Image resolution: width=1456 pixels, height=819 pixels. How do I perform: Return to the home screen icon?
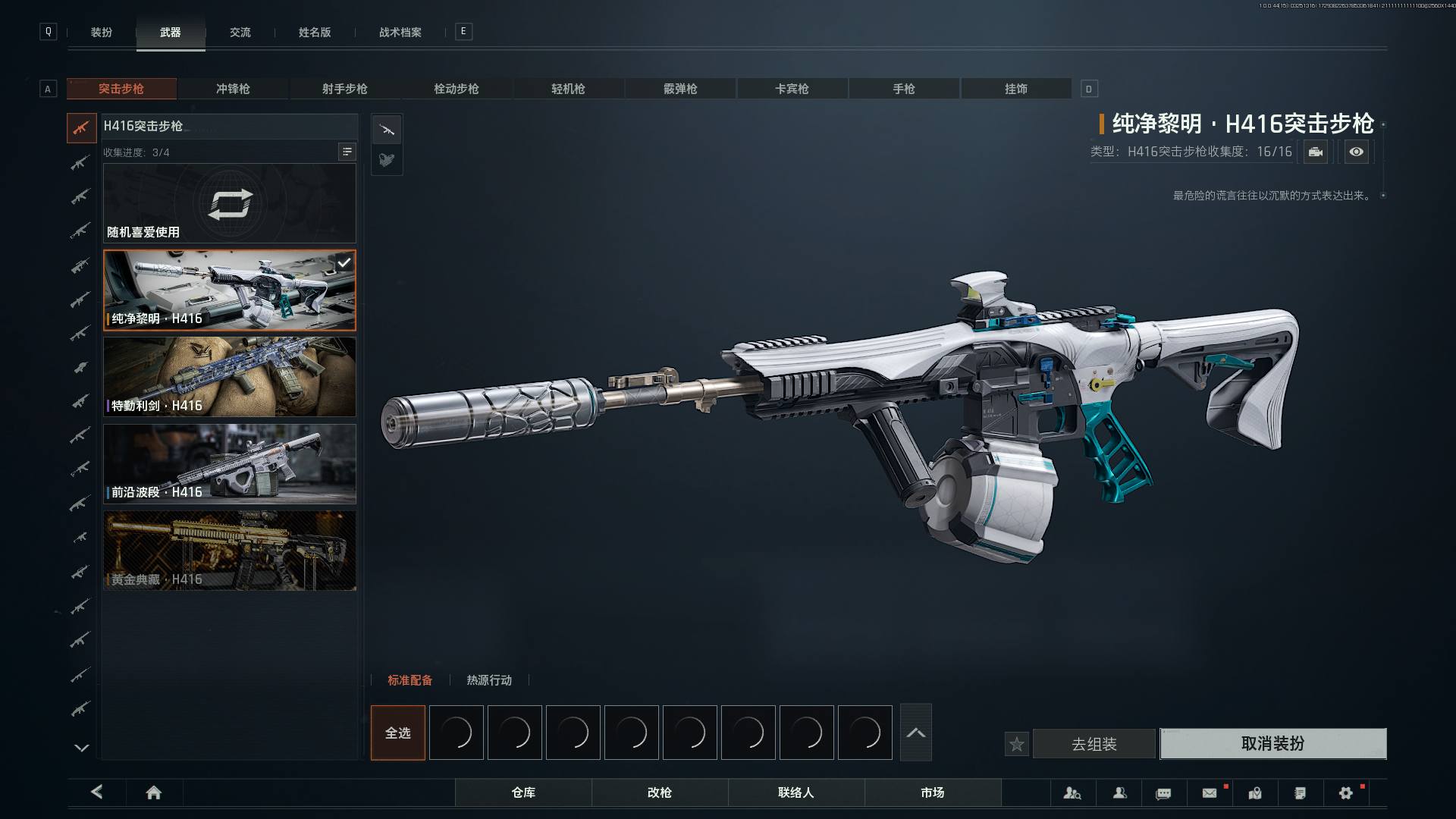153,792
